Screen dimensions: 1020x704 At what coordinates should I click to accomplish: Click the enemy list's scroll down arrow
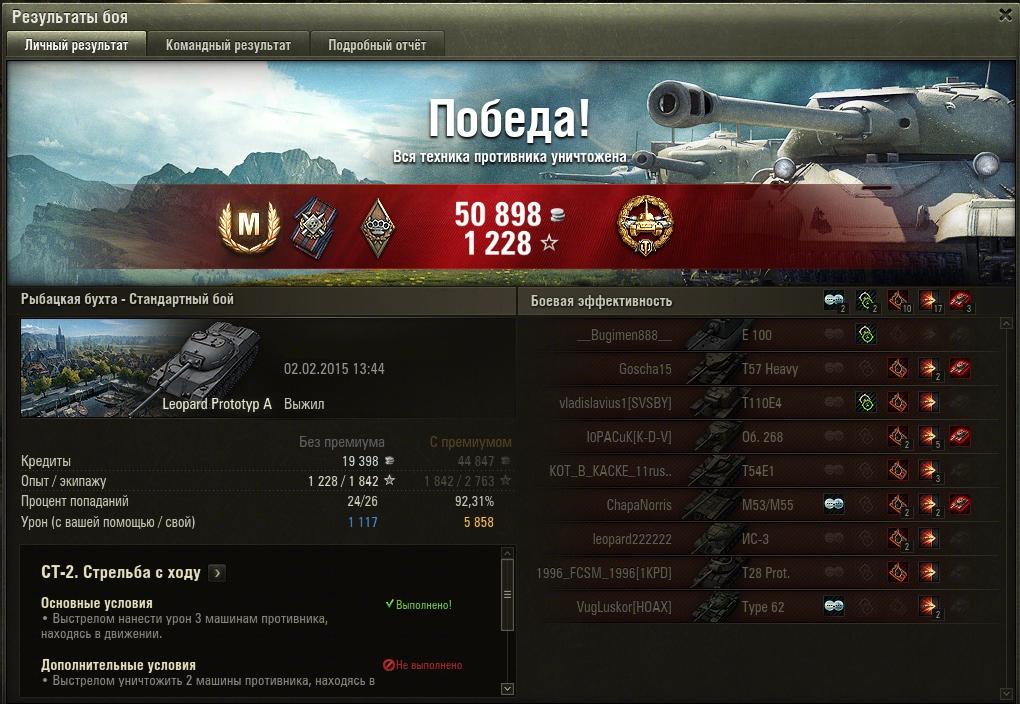pyautogui.click(x=1006, y=693)
